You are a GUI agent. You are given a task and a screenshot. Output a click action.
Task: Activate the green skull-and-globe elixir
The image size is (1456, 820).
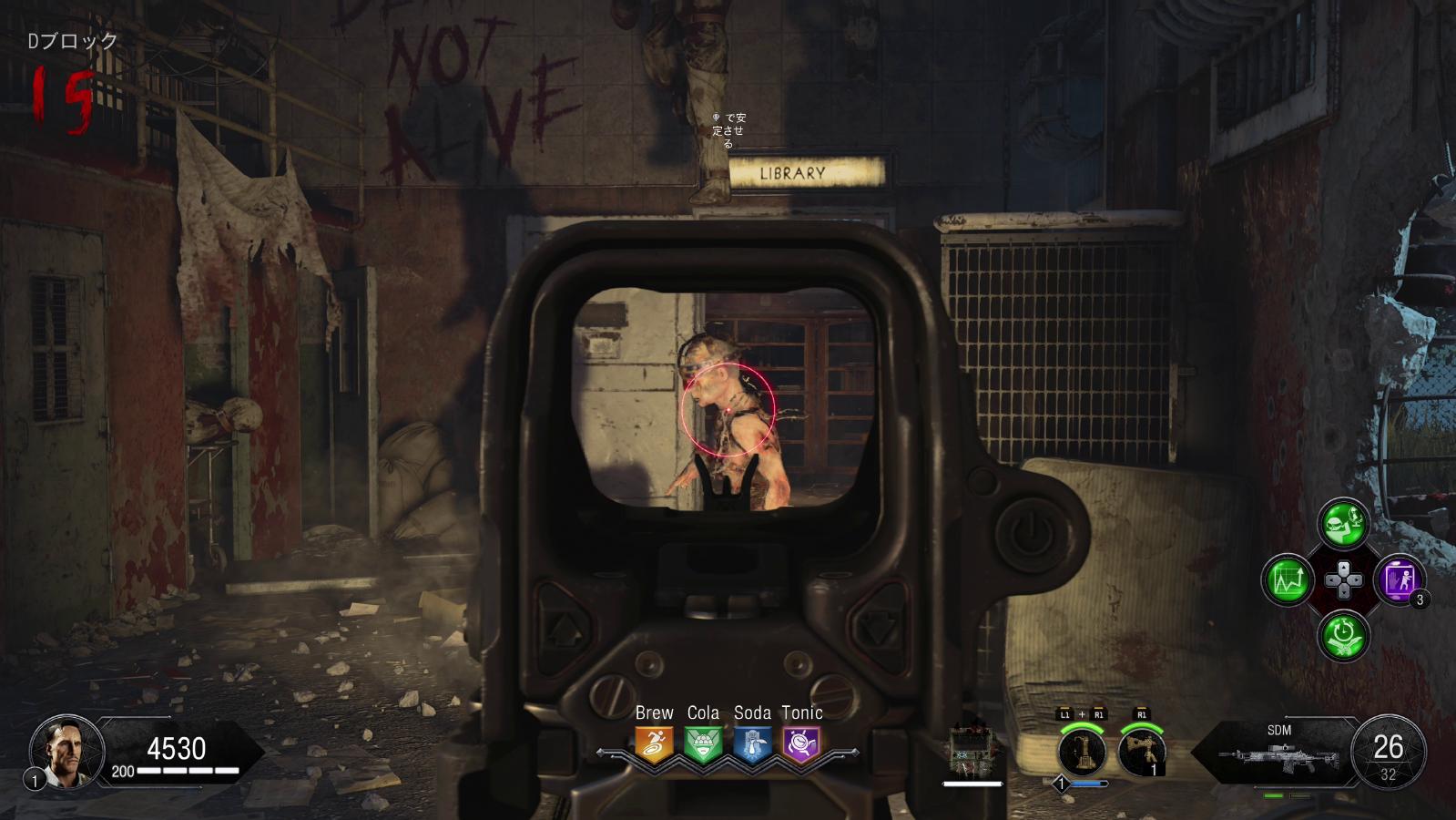1343,523
